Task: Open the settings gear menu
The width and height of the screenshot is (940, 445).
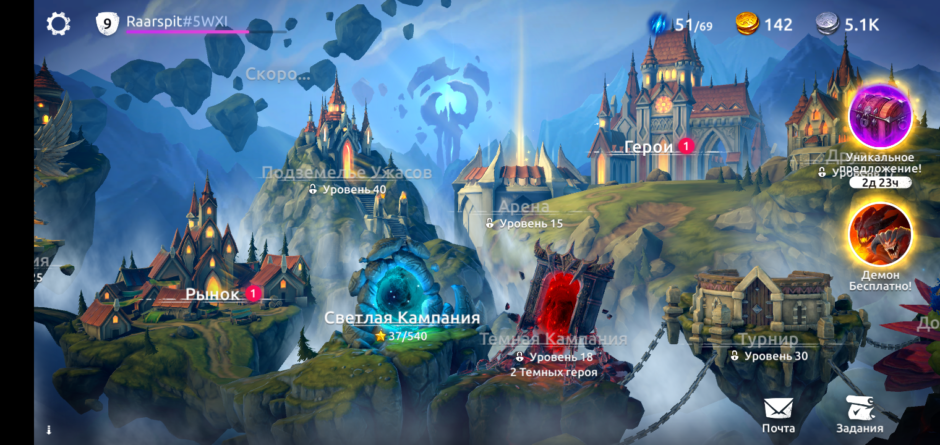Action: pyautogui.click(x=59, y=24)
